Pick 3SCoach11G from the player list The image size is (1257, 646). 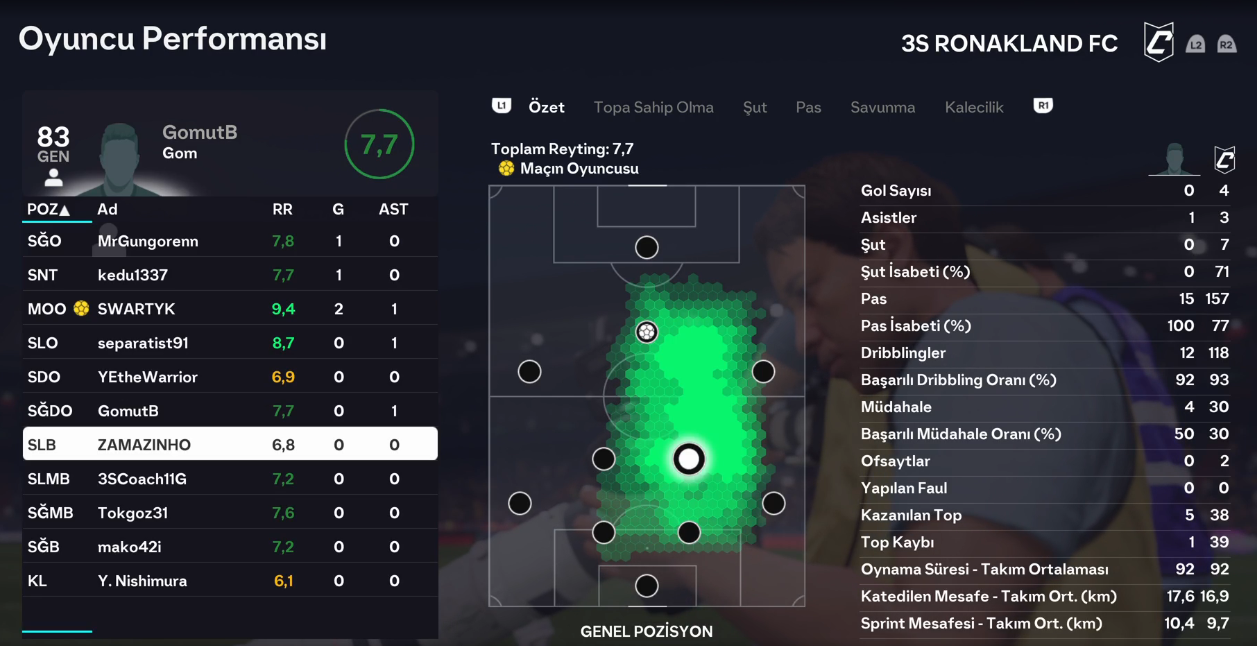230,479
